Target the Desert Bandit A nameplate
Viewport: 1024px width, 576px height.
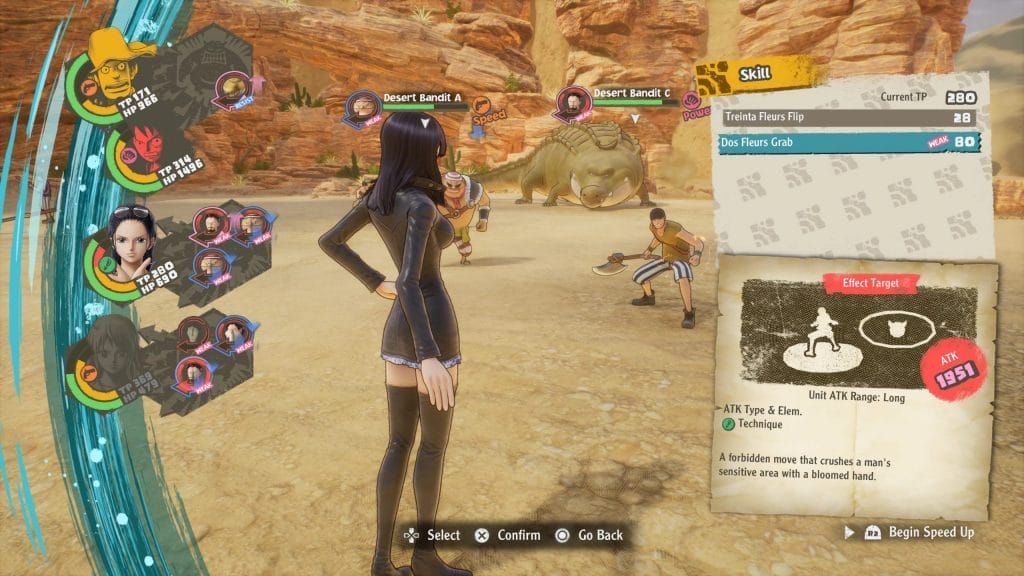pos(421,99)
